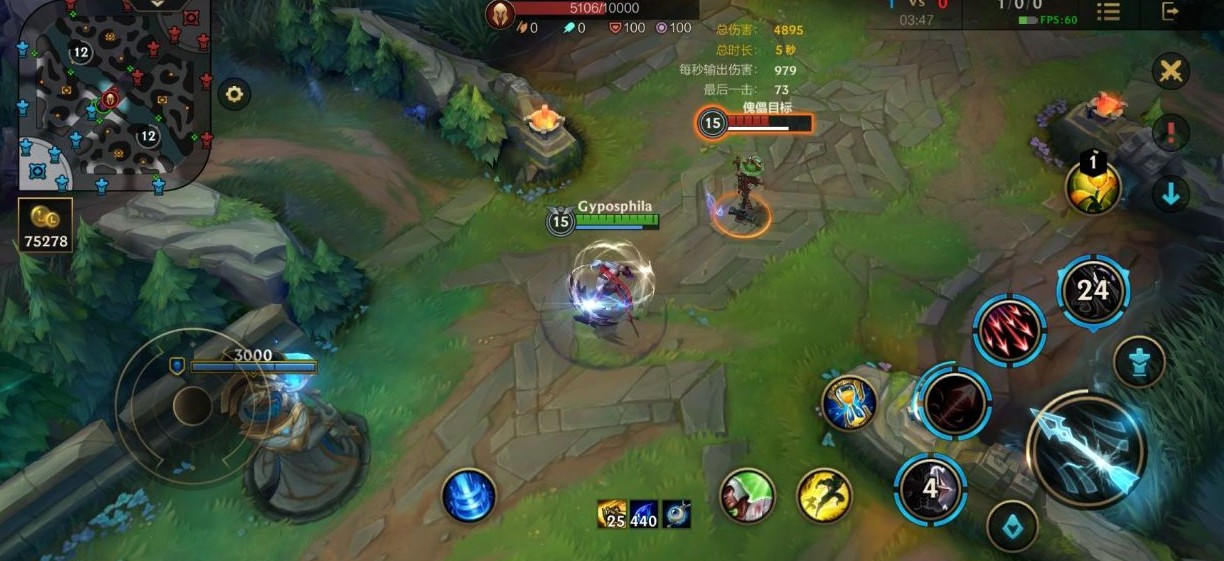Activate the red multi-arrow volley ability
Screen dimensions: 1224x561
1009,331
